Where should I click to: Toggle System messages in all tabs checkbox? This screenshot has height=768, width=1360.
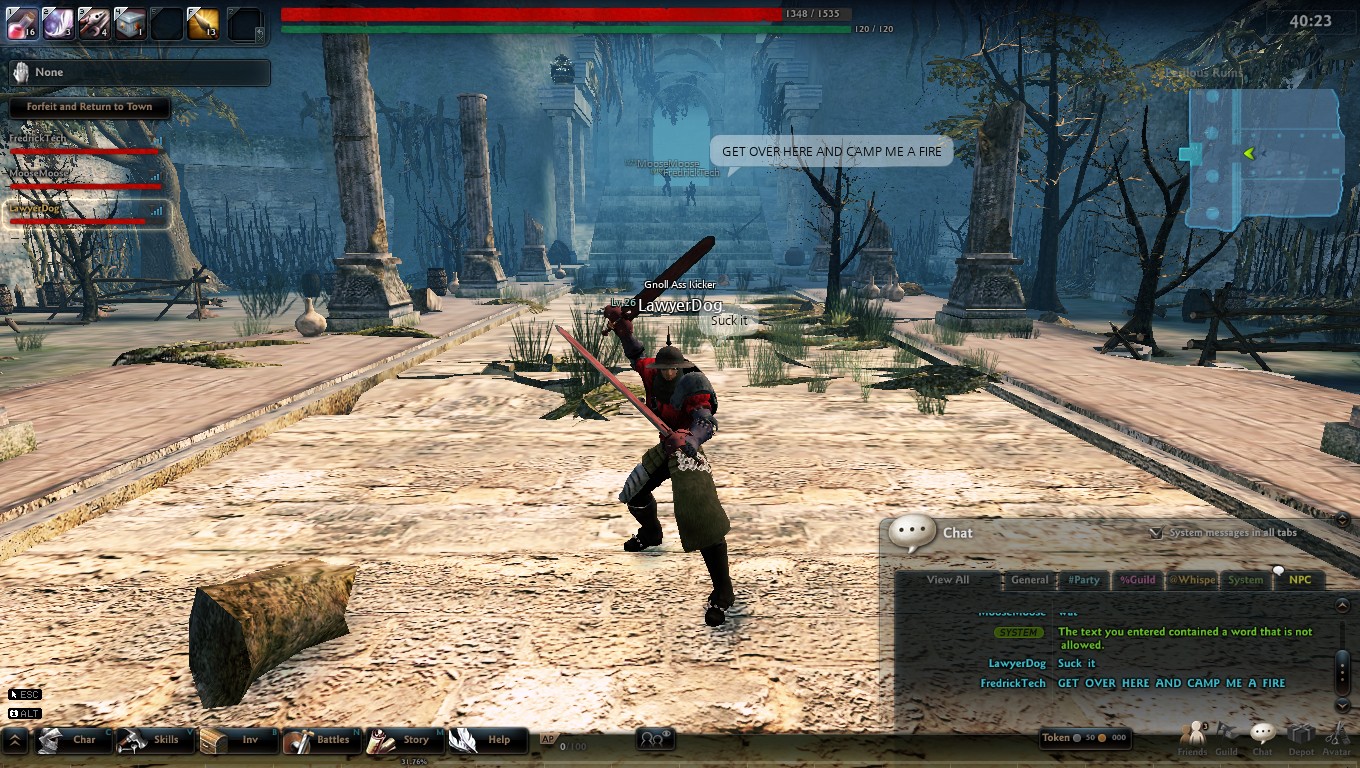click(1156, 533)
